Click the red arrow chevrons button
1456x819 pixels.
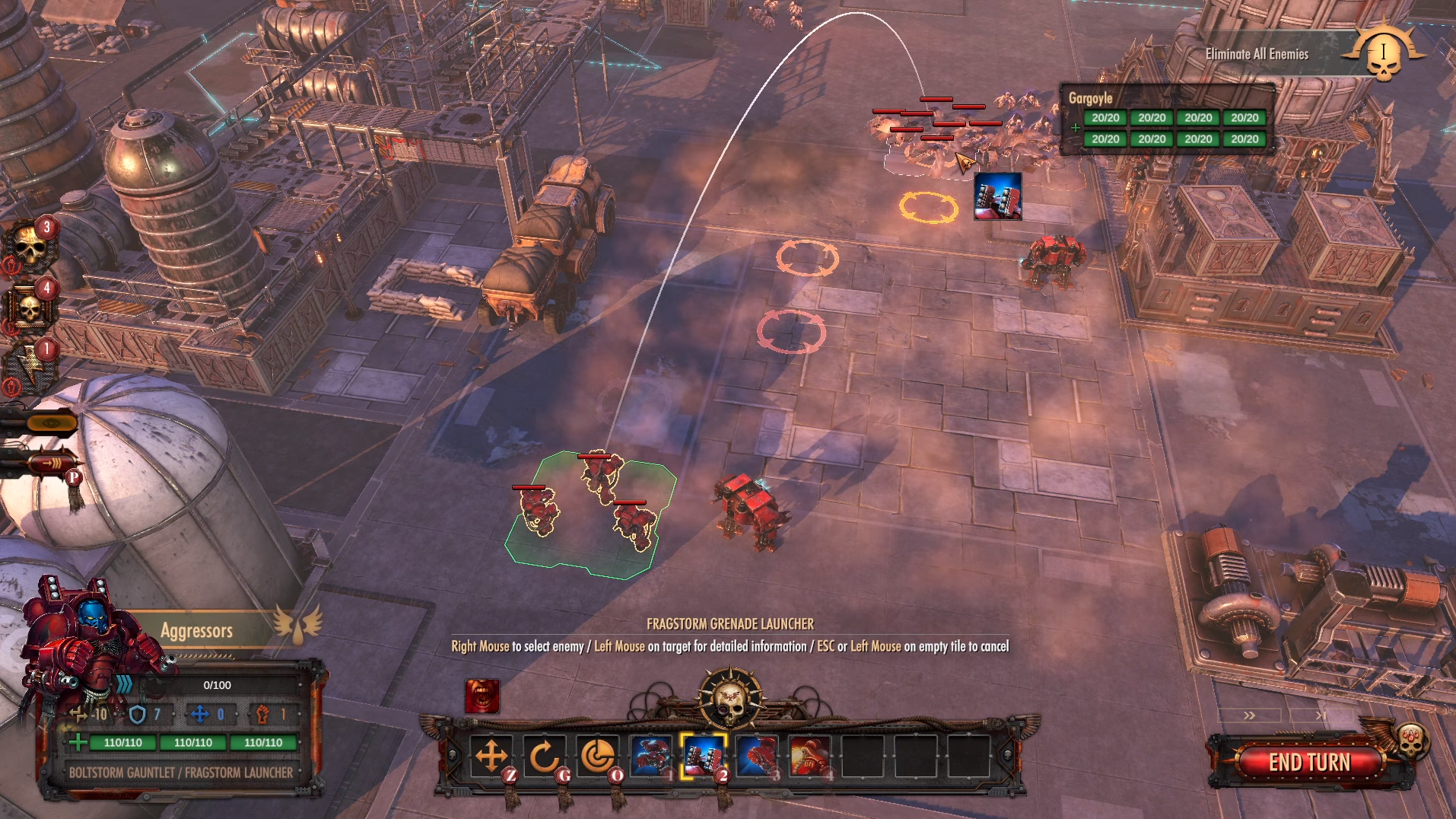point(52,462)
